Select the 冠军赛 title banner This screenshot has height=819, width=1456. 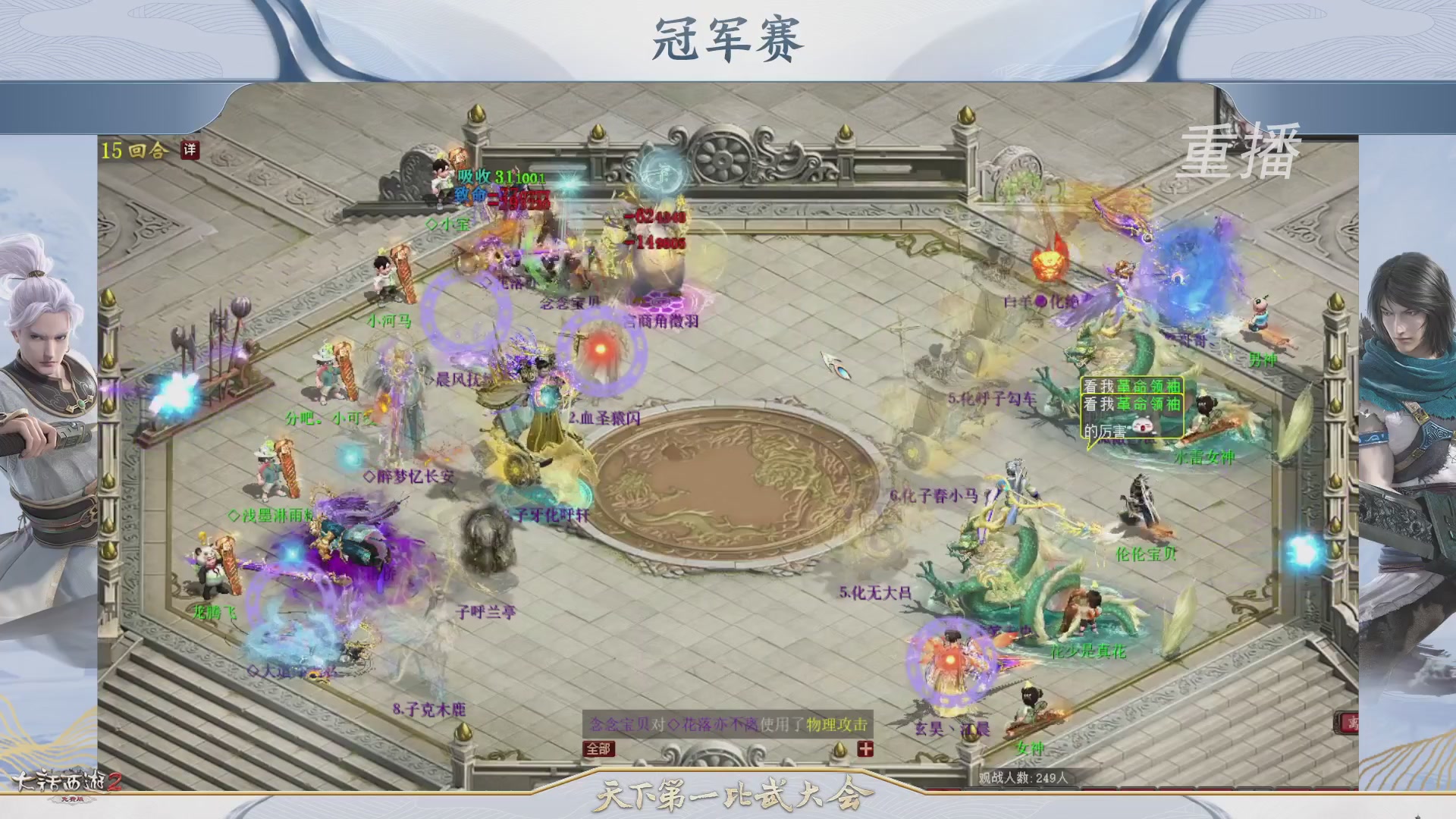tap(726, 38)
